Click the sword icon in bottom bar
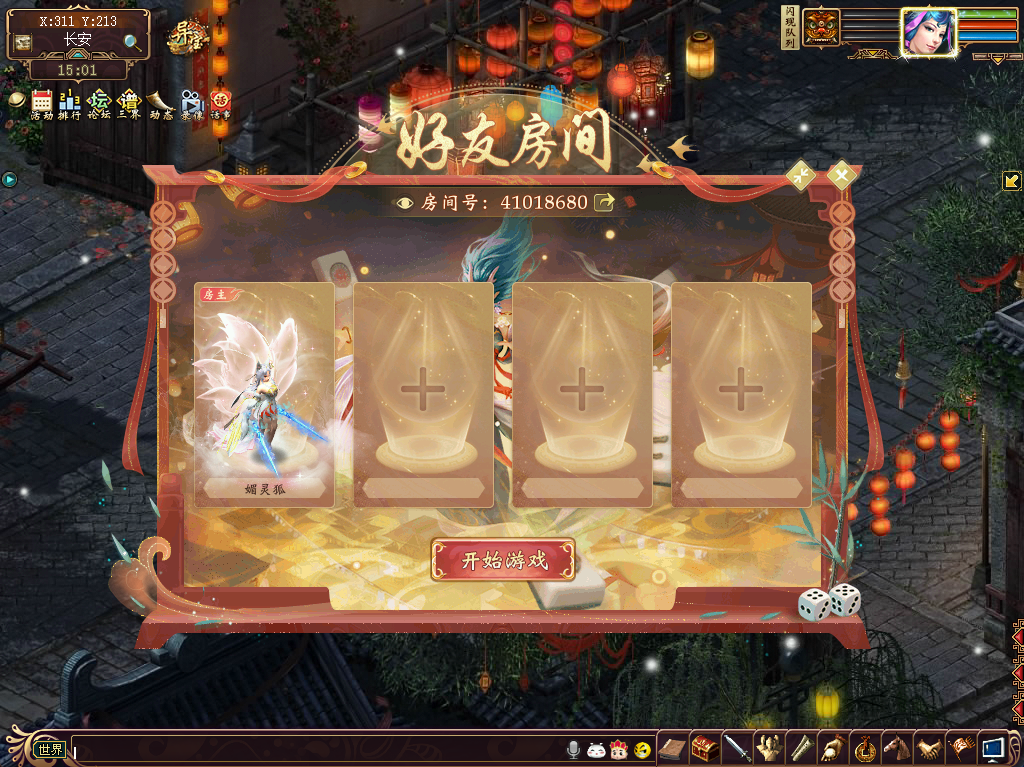Screen dimensions: 1024x767 [737, 747]
